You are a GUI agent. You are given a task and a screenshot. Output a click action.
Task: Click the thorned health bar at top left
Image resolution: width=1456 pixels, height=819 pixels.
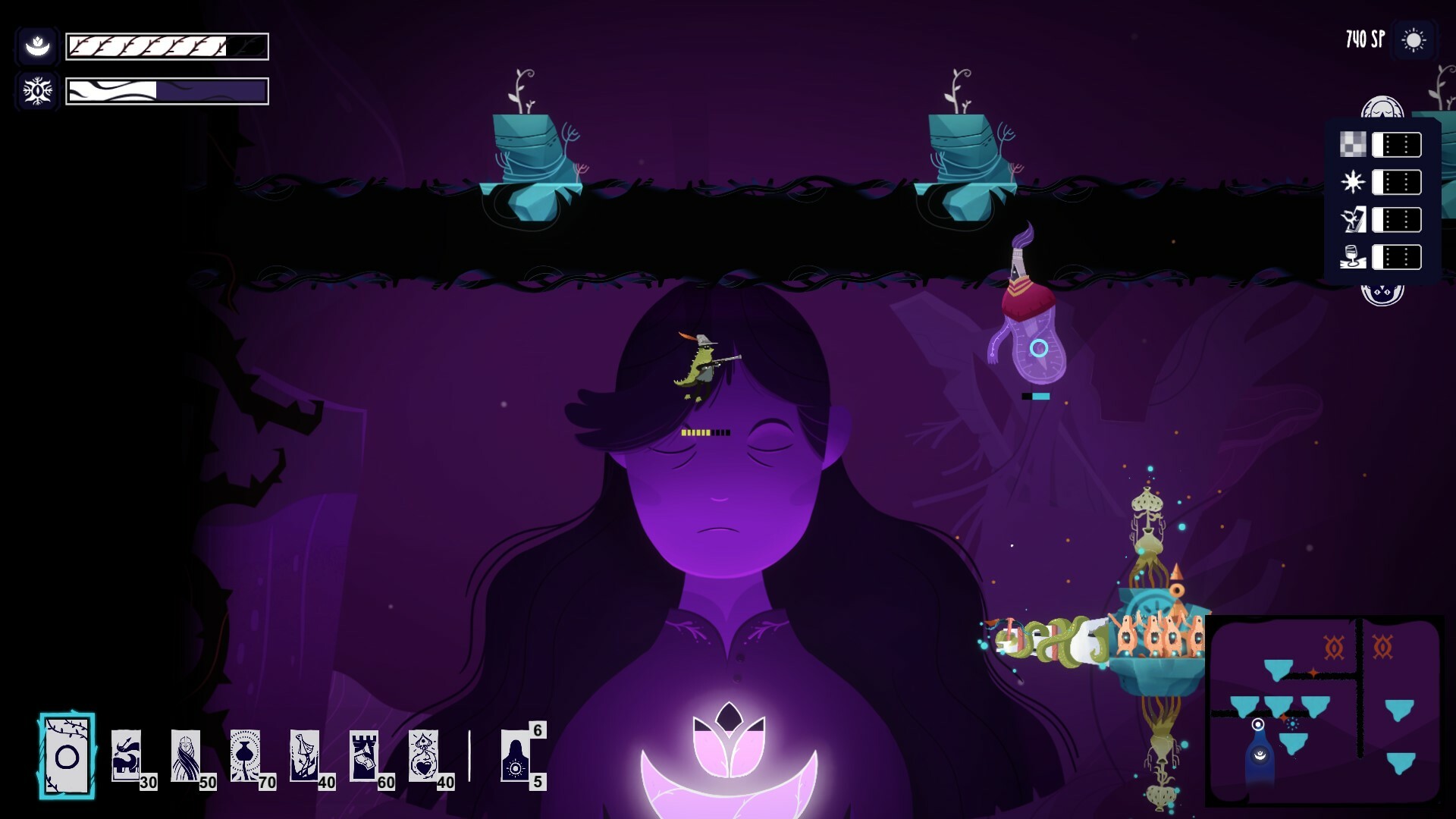[x=167, y=45]
